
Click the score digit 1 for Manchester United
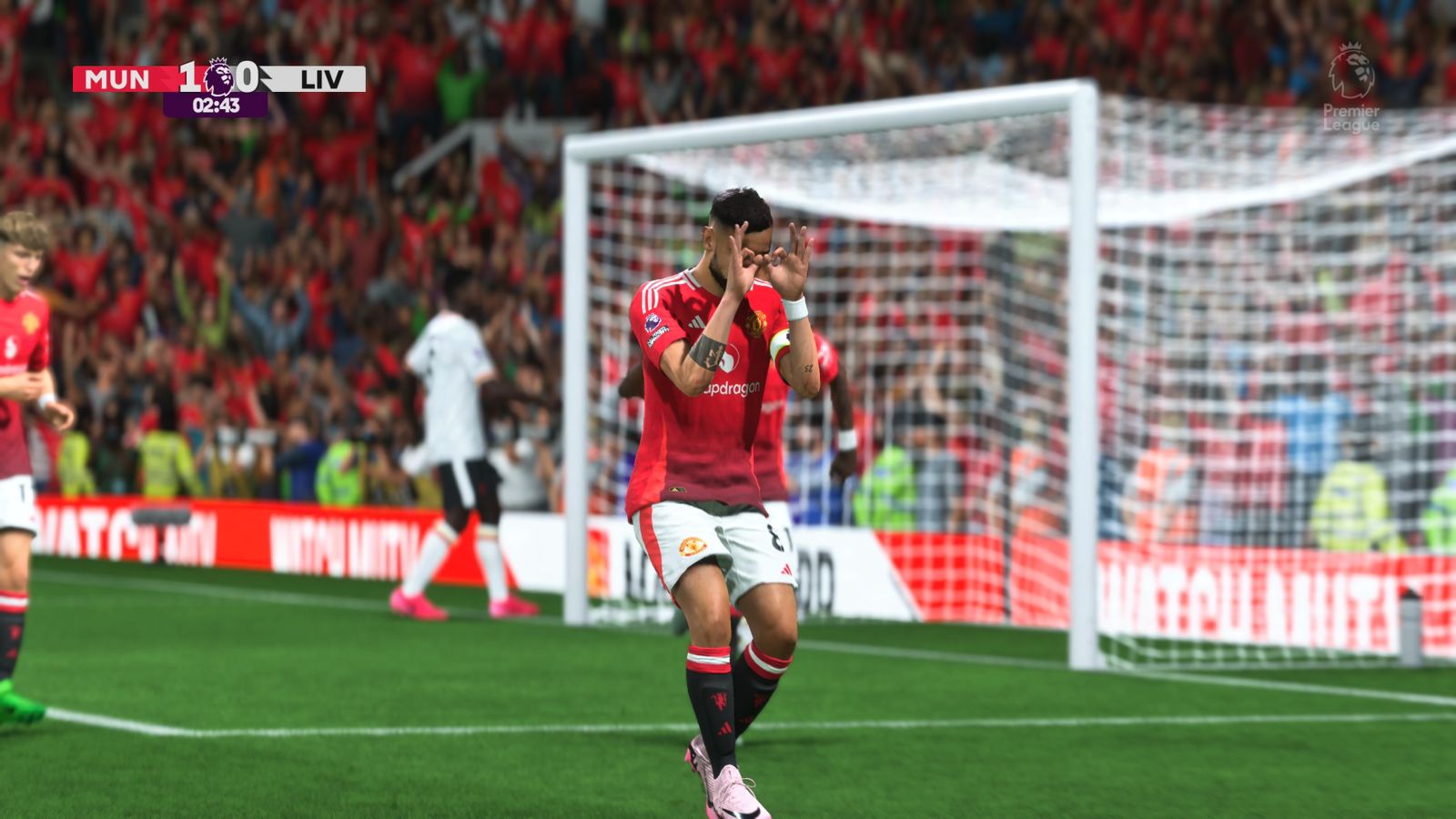(187, 76)
